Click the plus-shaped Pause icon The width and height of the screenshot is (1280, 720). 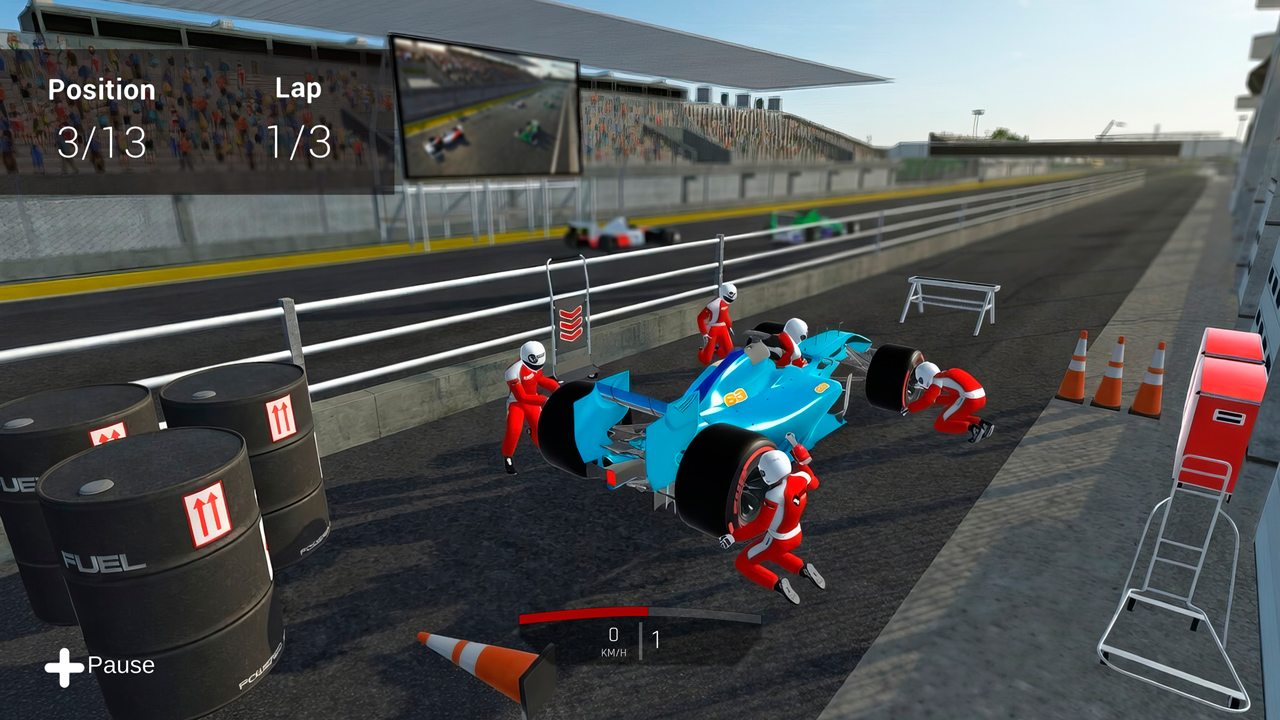[64, 664]
